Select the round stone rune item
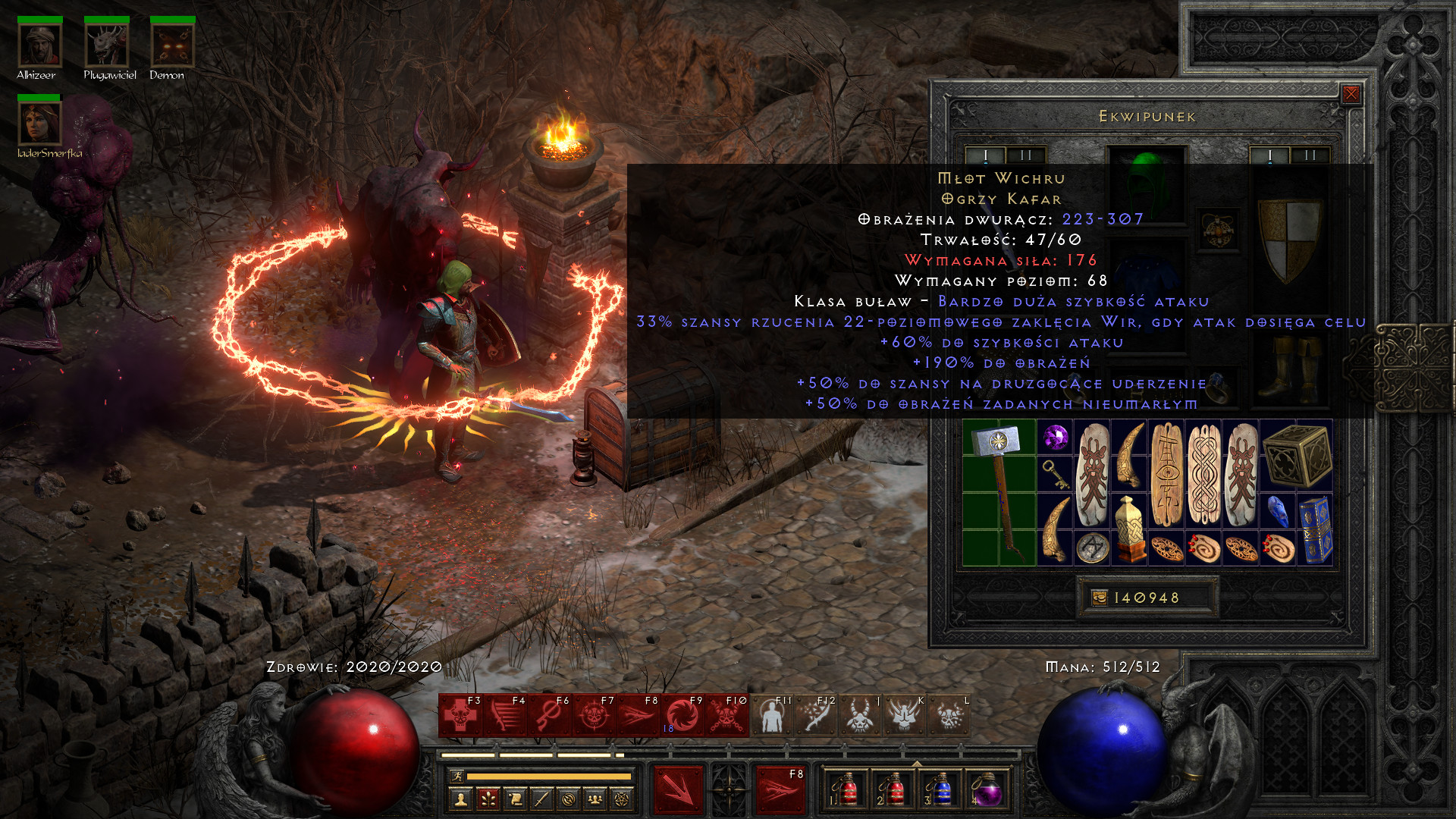The image size is (1456, 819). pos(1092,548)
